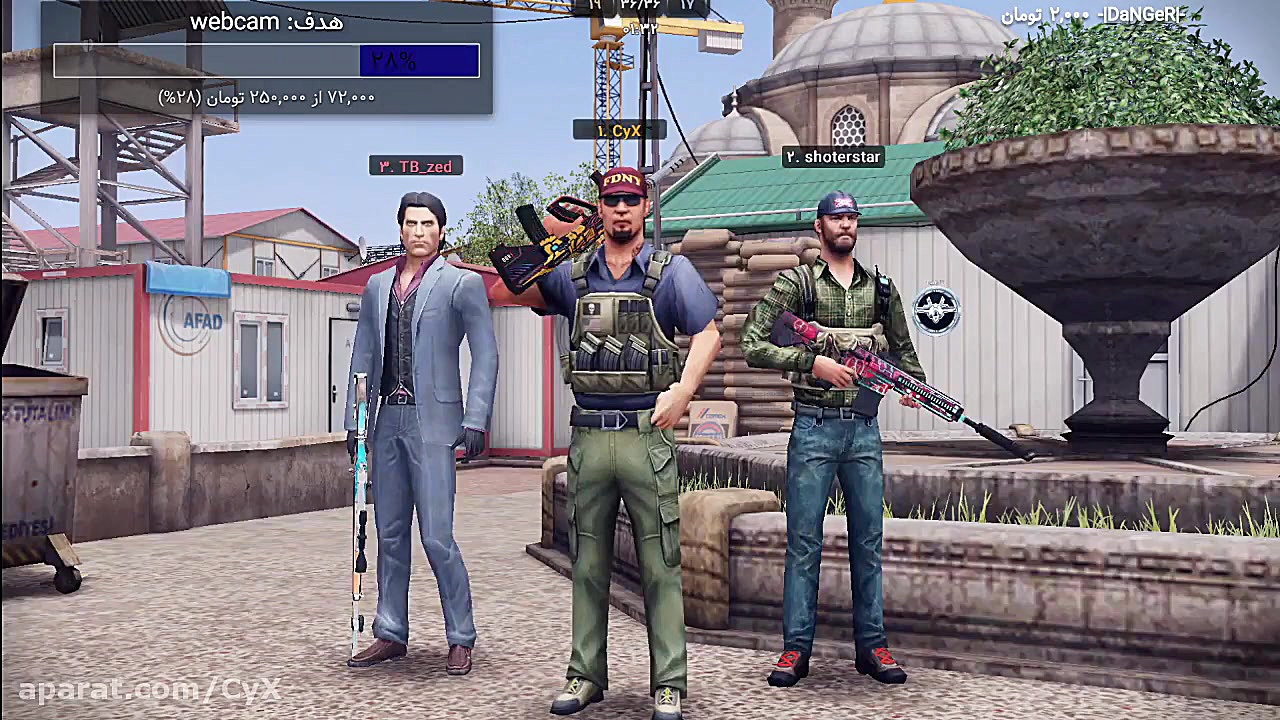Open the aparat.com/CyX watermark link
The height and width of the screenshot is (720, 1280).
point(150,689)
